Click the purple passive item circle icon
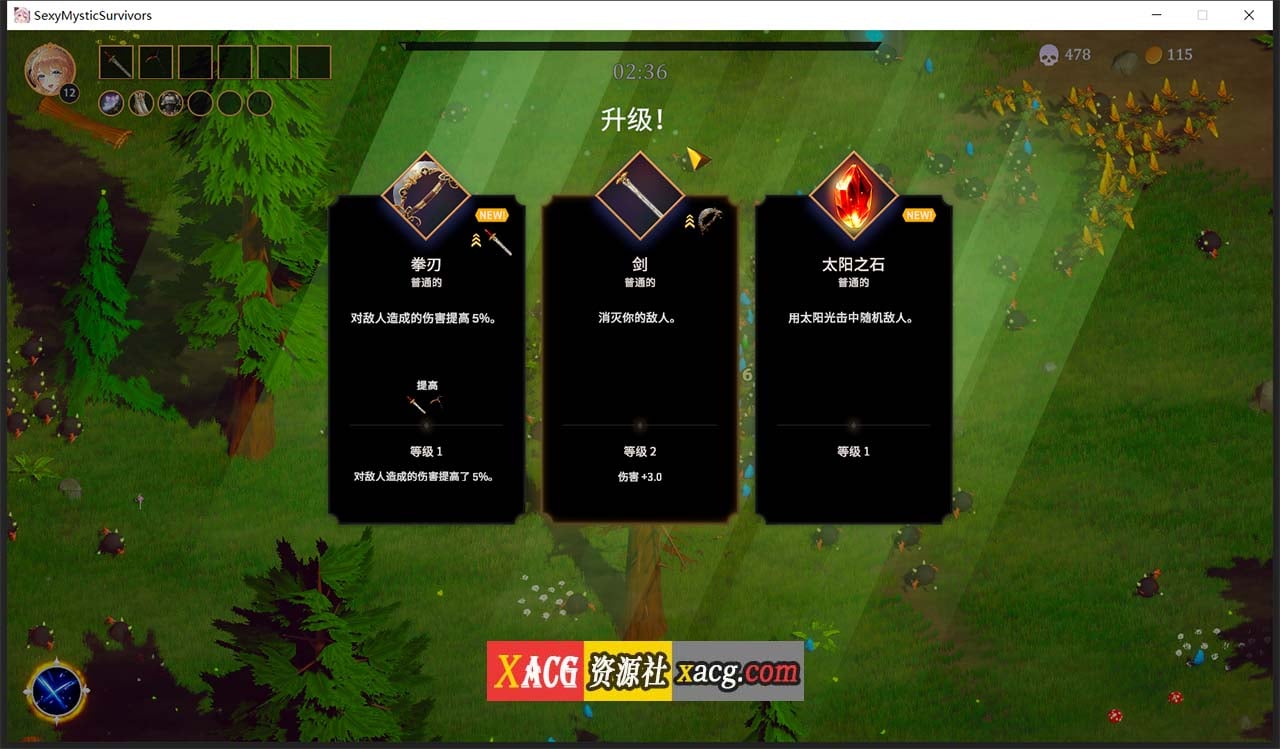Viewport: 1280px width, 749px height. [110, 103]
